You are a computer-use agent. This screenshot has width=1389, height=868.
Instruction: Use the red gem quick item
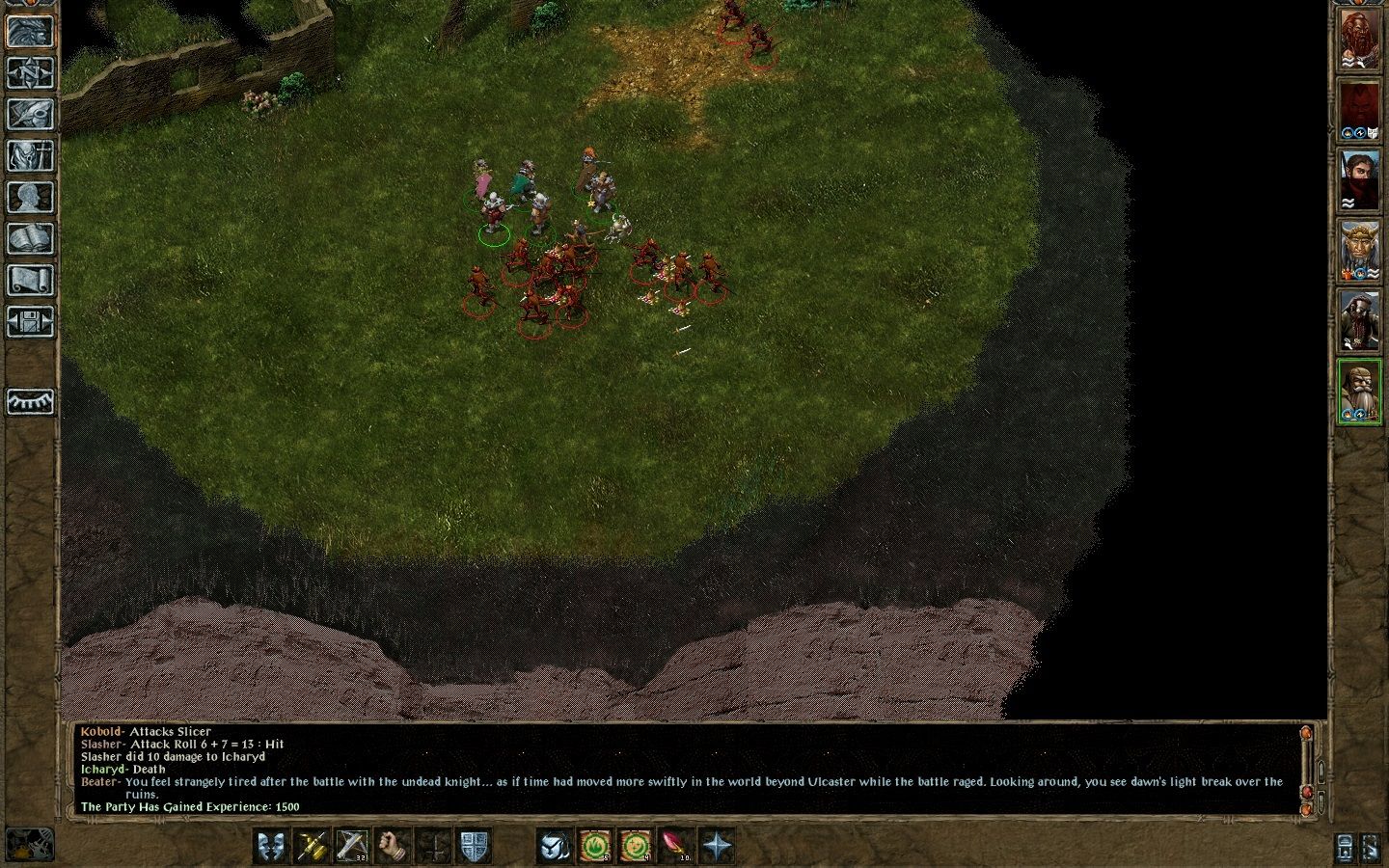(675, 846)
